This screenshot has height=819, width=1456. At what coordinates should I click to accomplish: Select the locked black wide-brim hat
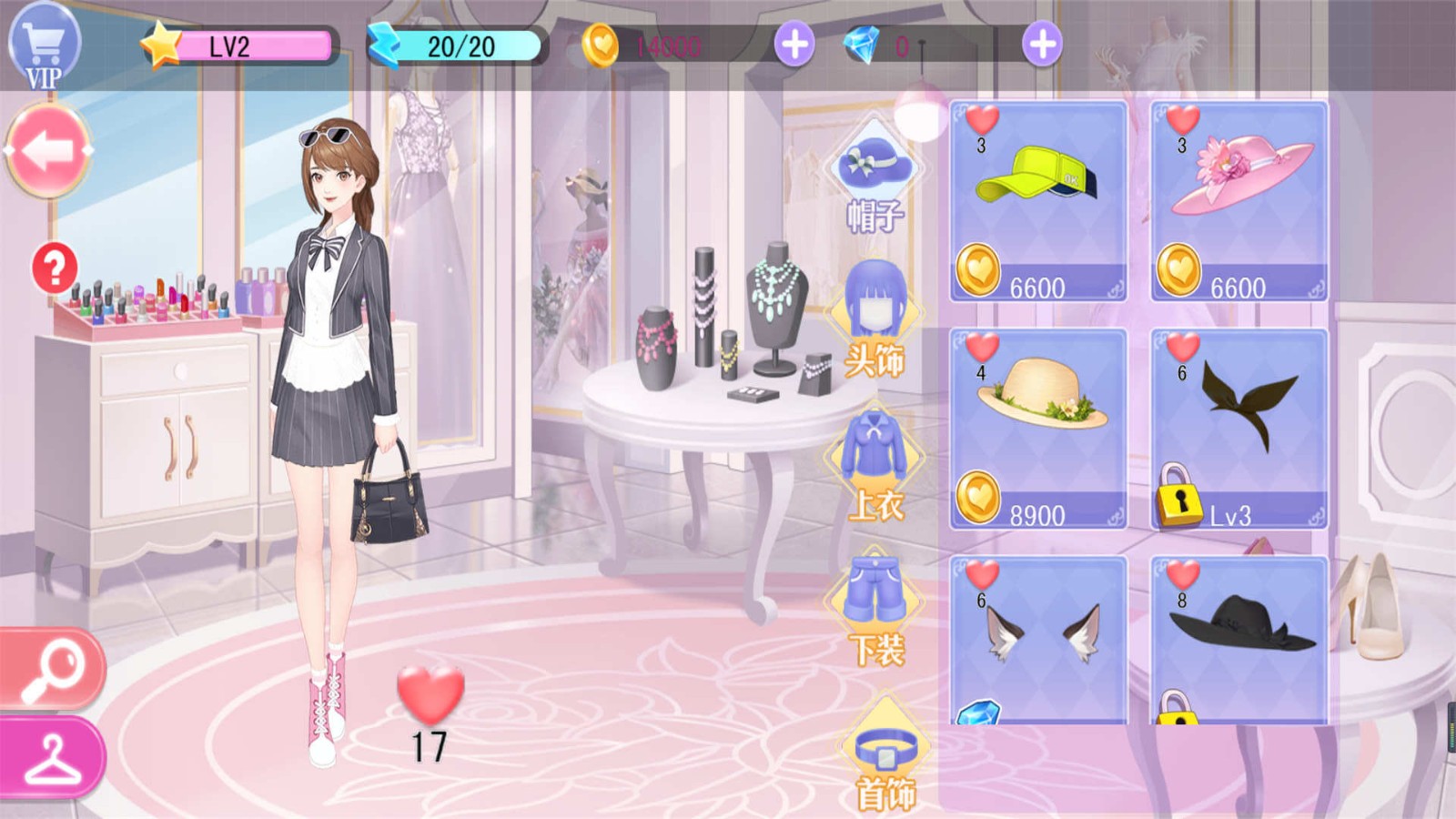pyautogui.click(x=1239, y=639)
